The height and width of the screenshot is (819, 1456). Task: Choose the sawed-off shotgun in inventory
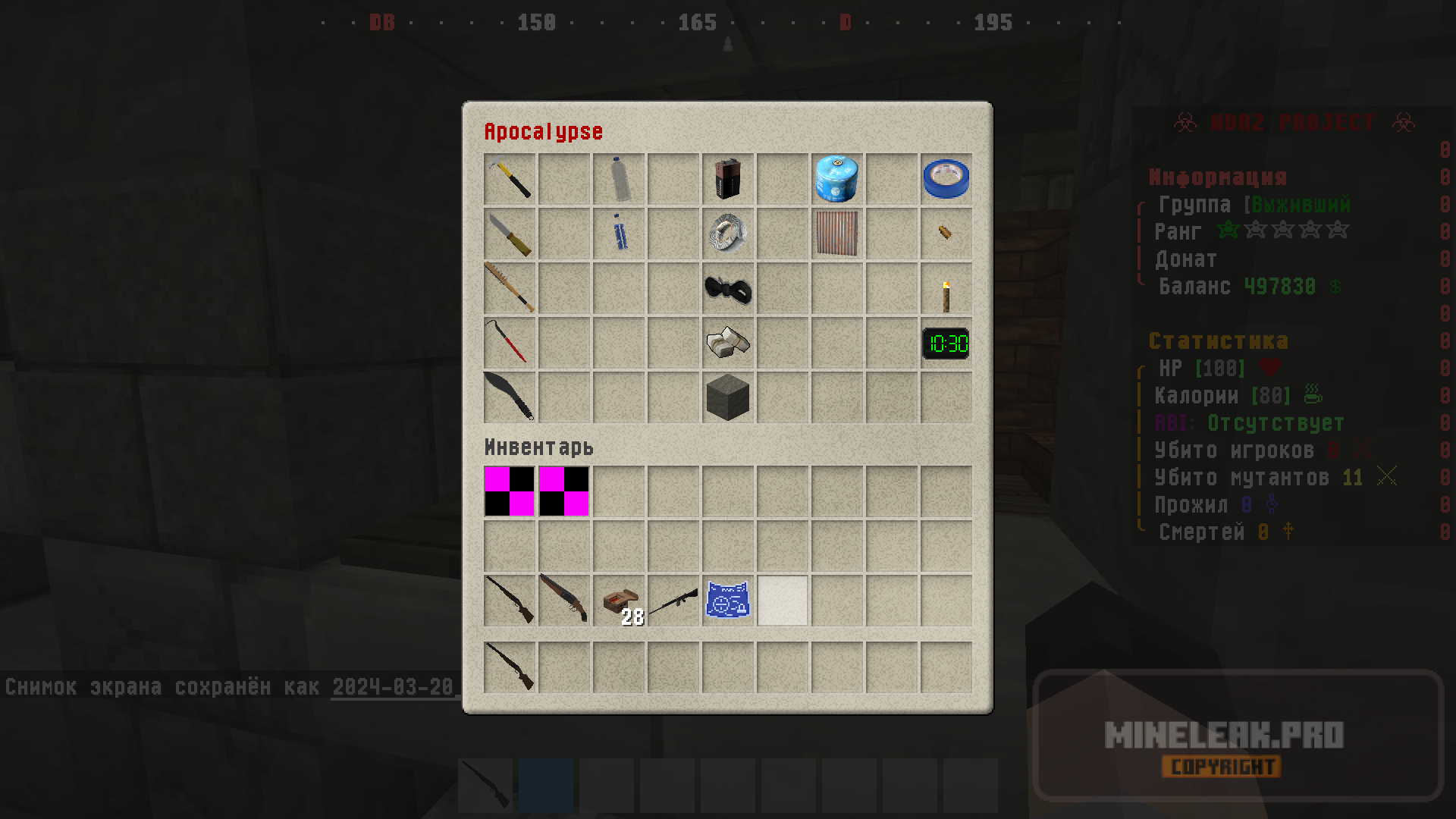click(x=564, y=599)
